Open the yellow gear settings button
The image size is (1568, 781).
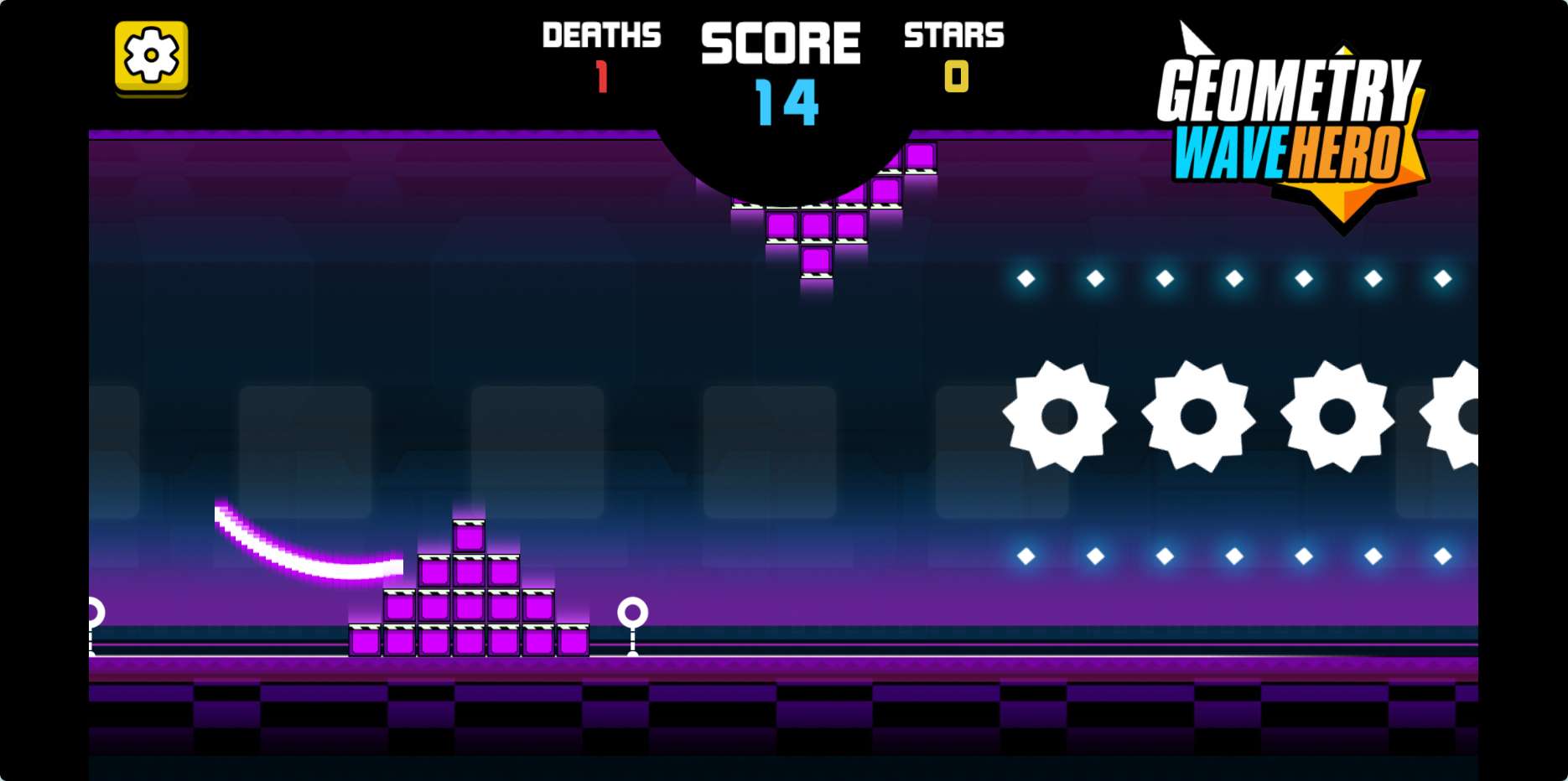[151, 56]
